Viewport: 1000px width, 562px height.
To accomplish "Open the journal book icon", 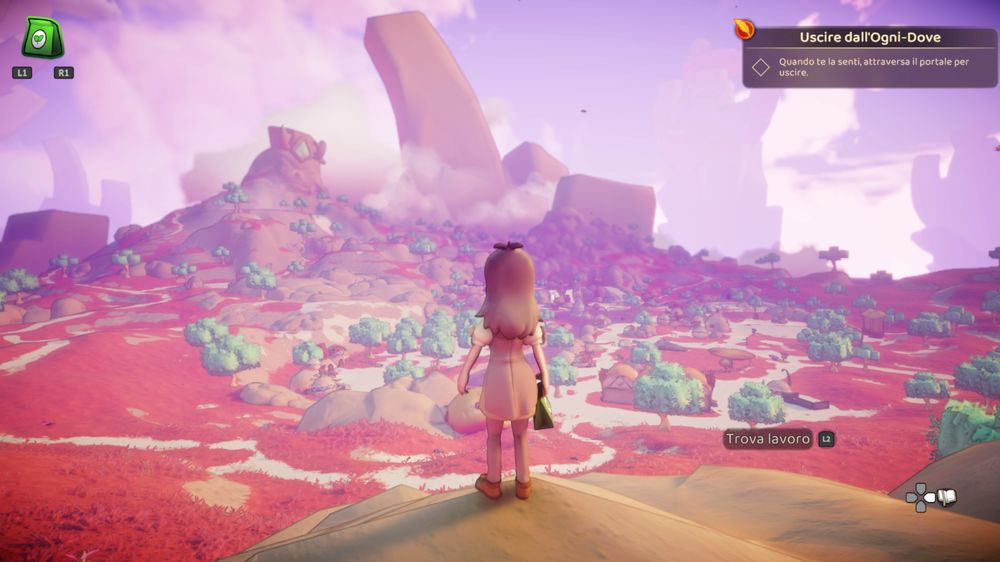I will (x=946, y=497).
